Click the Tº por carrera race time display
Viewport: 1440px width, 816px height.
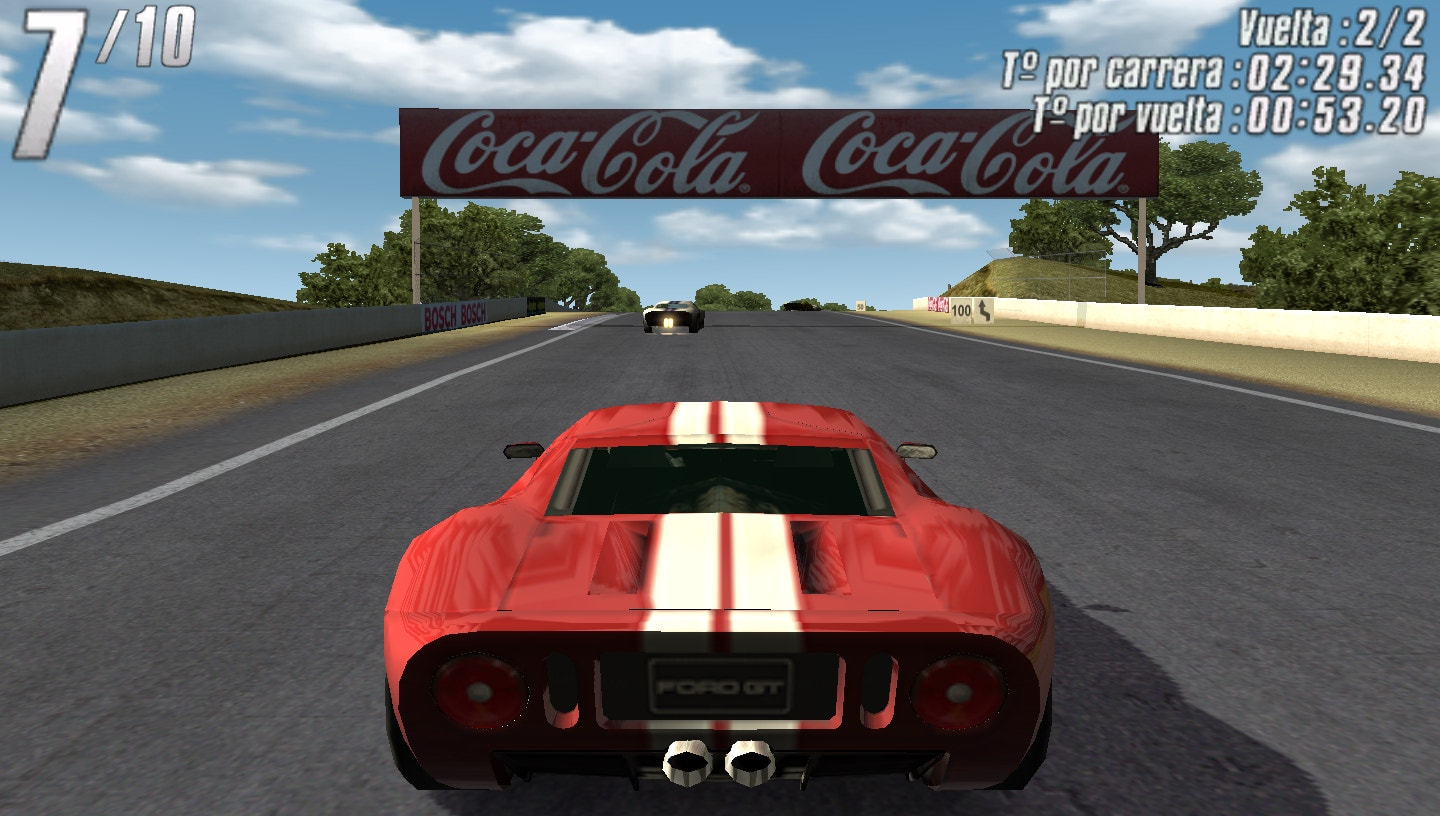tap(1215, 70)
